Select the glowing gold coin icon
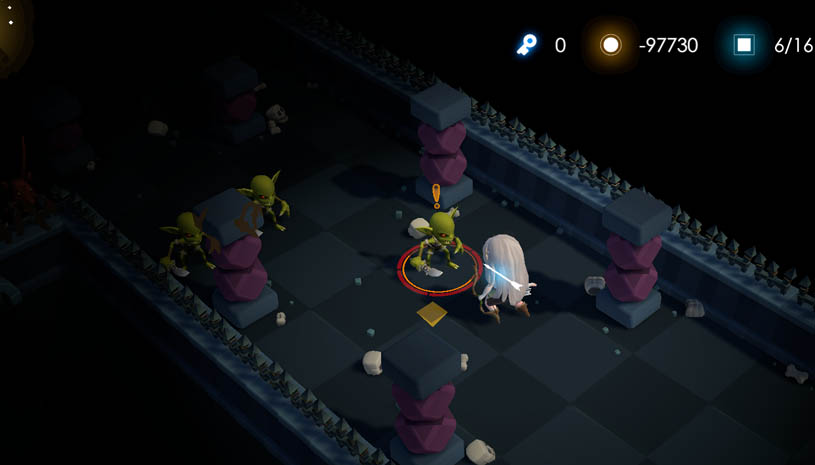Image resolution: width=815 pixels, height=465 pixels. tap(610, 45)
